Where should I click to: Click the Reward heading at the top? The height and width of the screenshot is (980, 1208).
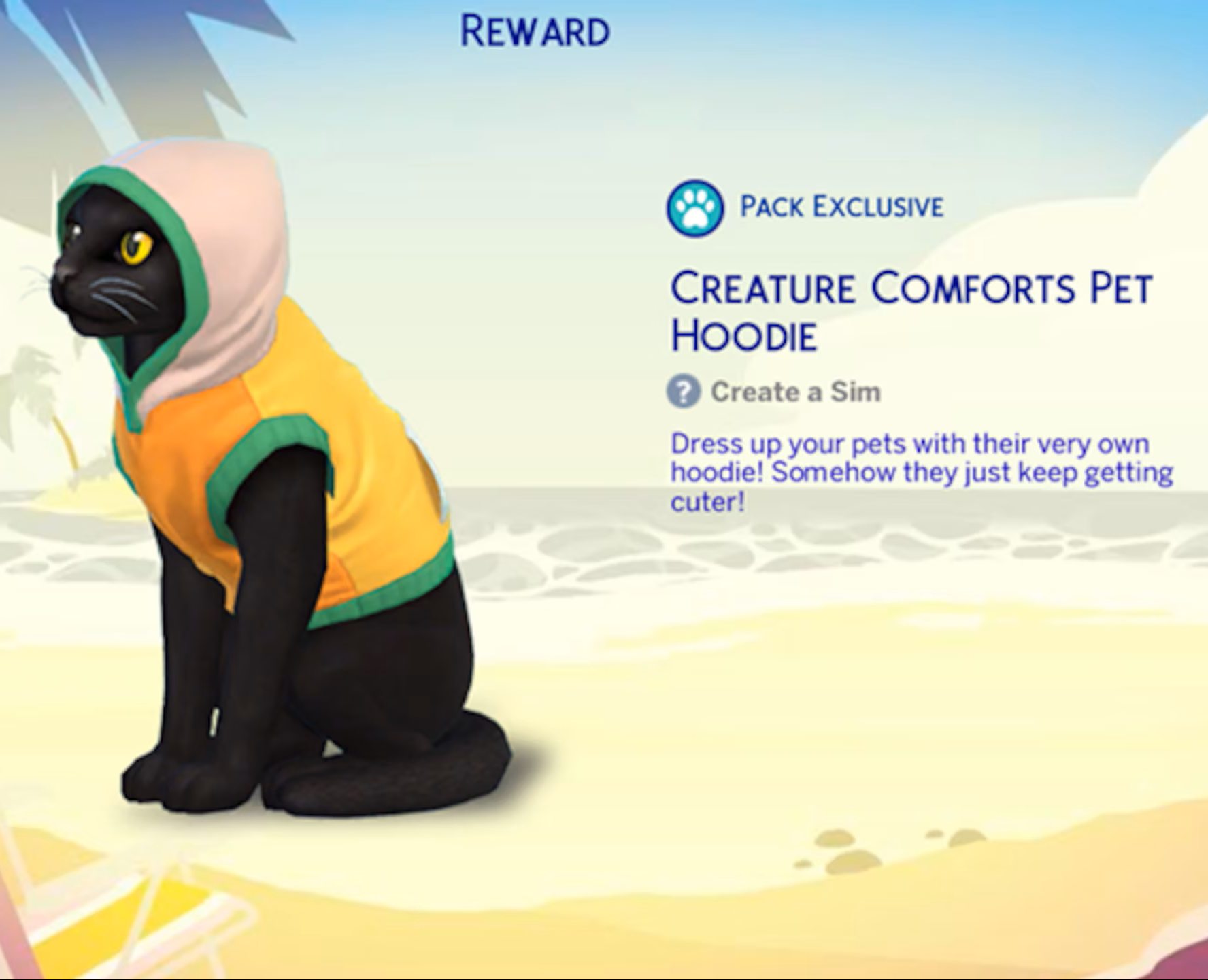pos(535,29)
